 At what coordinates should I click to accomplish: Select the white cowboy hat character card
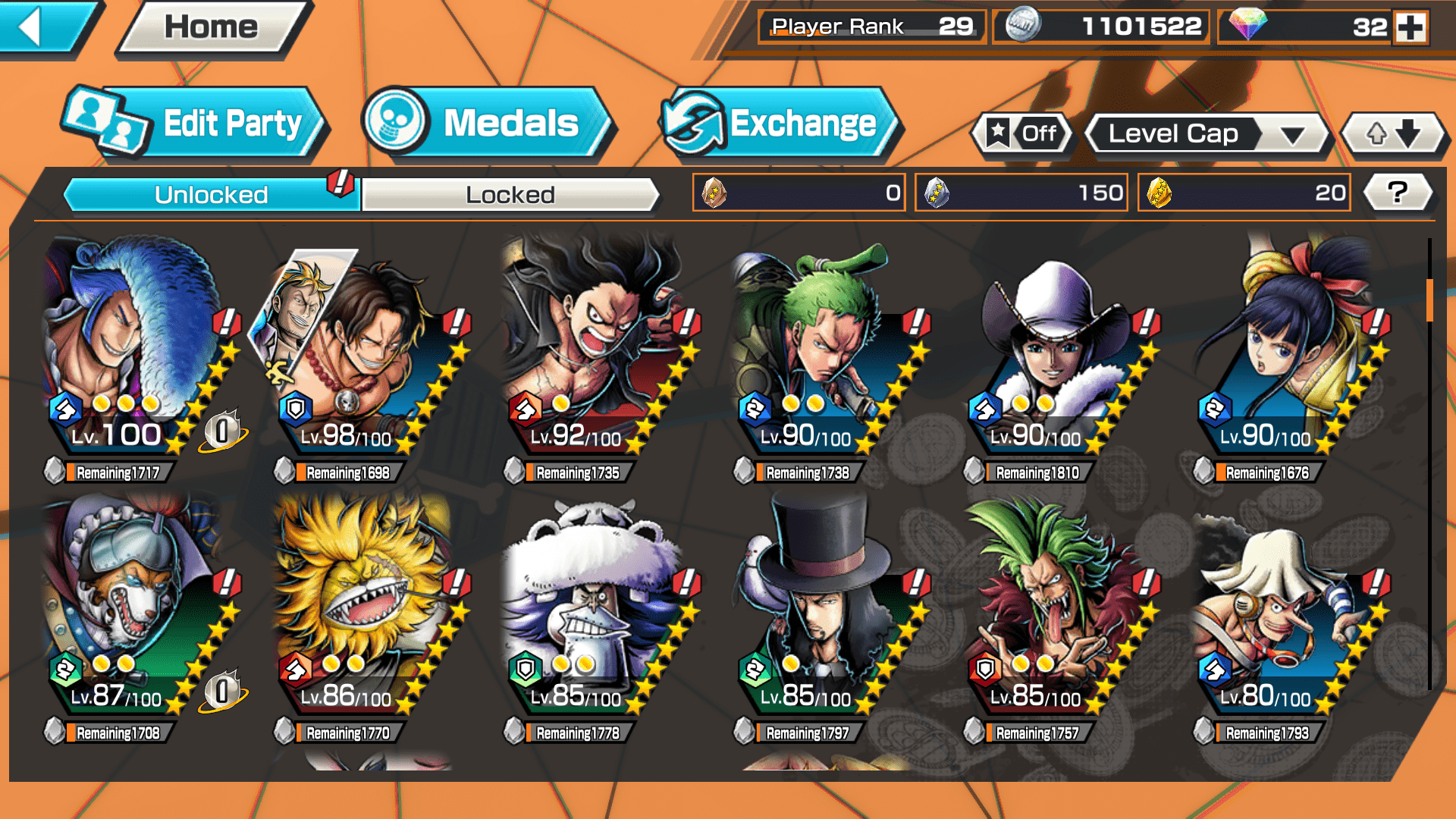(x=1056, y=349)
